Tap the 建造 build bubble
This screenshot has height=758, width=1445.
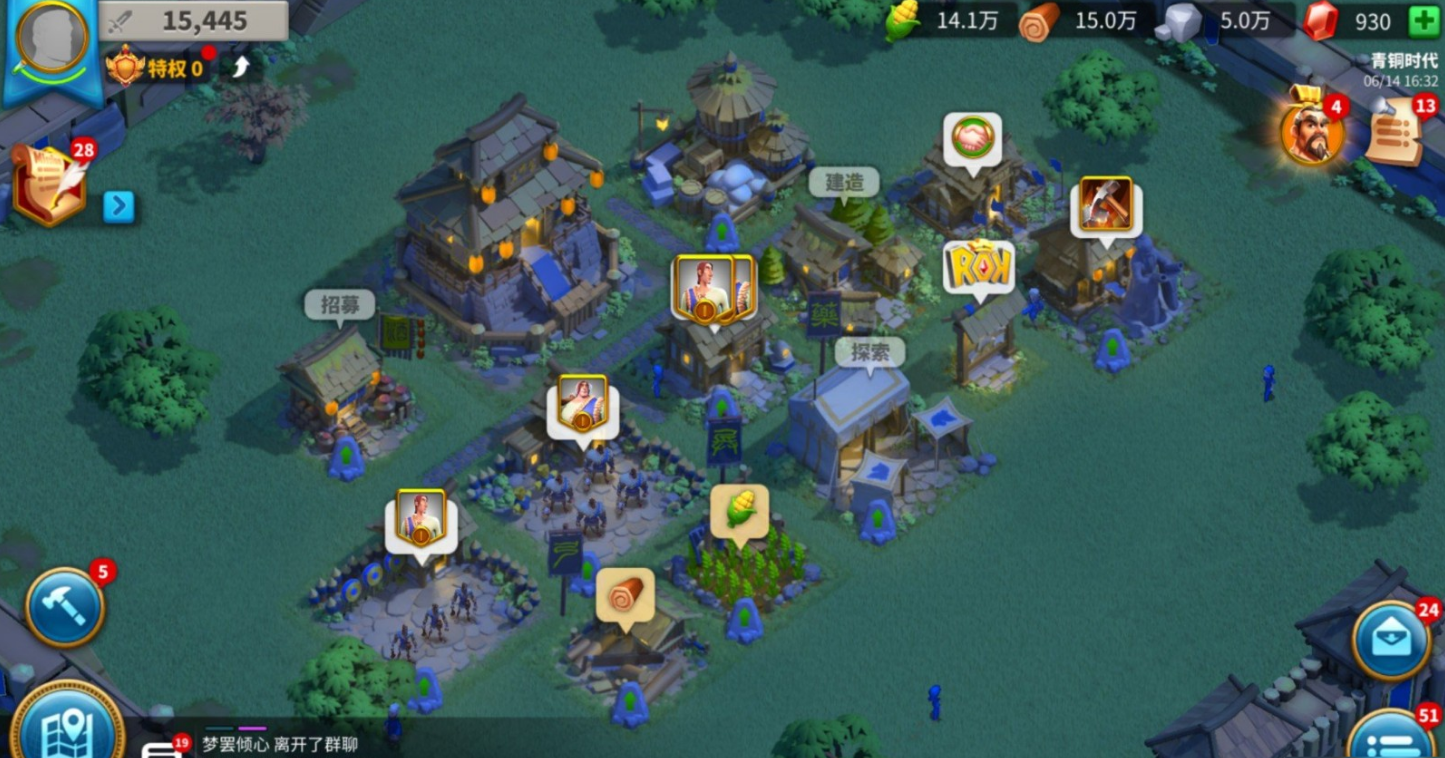(843, 182)
